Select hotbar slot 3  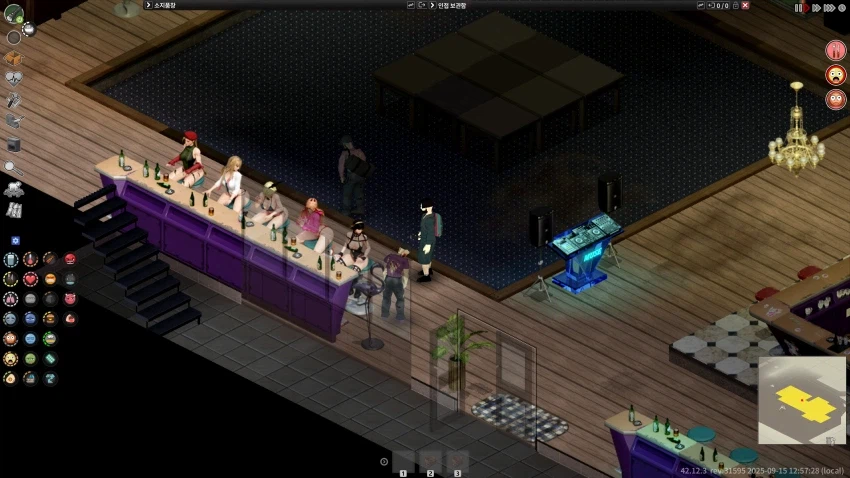point(457,460)
